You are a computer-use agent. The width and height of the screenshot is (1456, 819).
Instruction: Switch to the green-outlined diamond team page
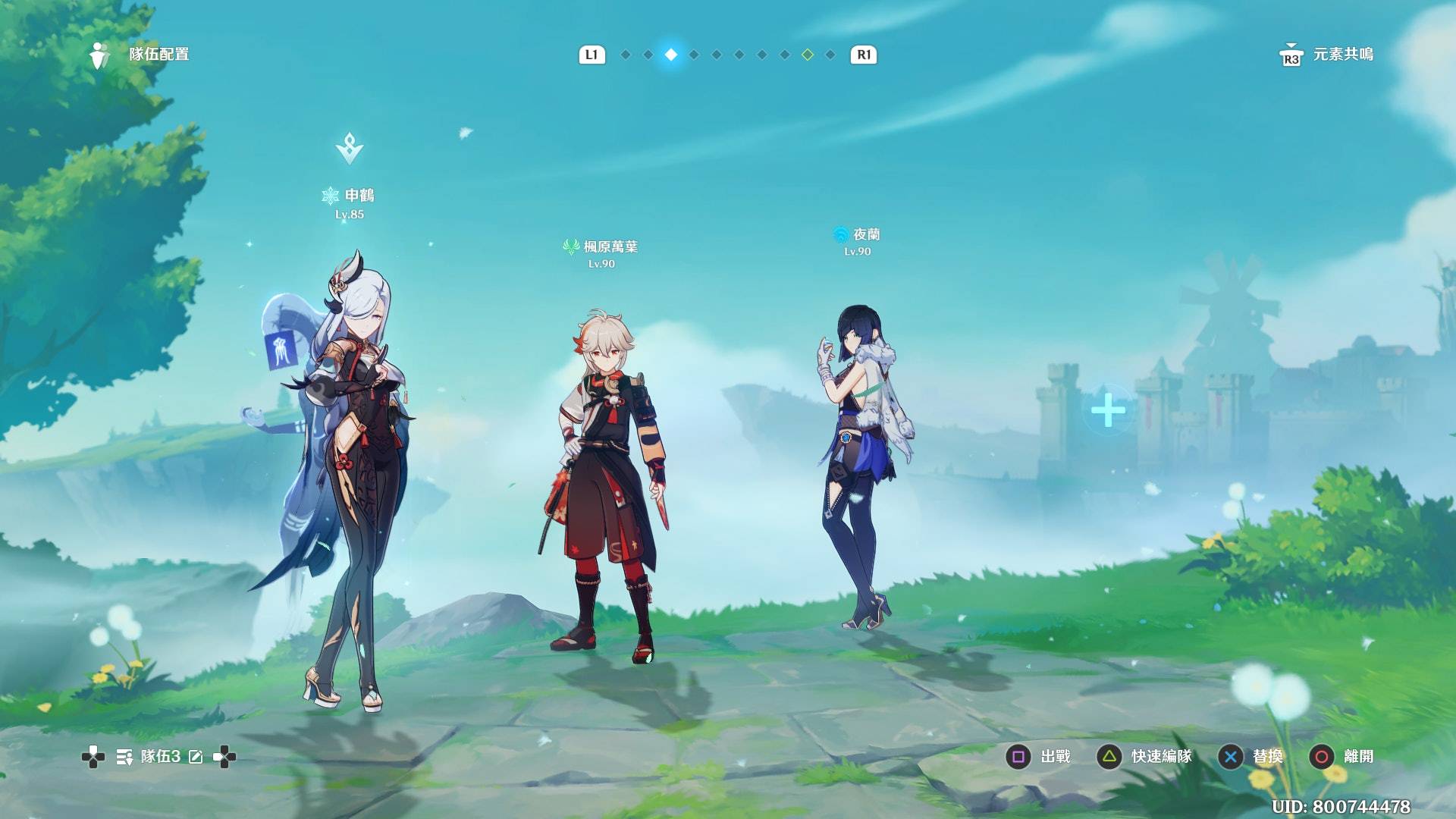tap(808, 55)
